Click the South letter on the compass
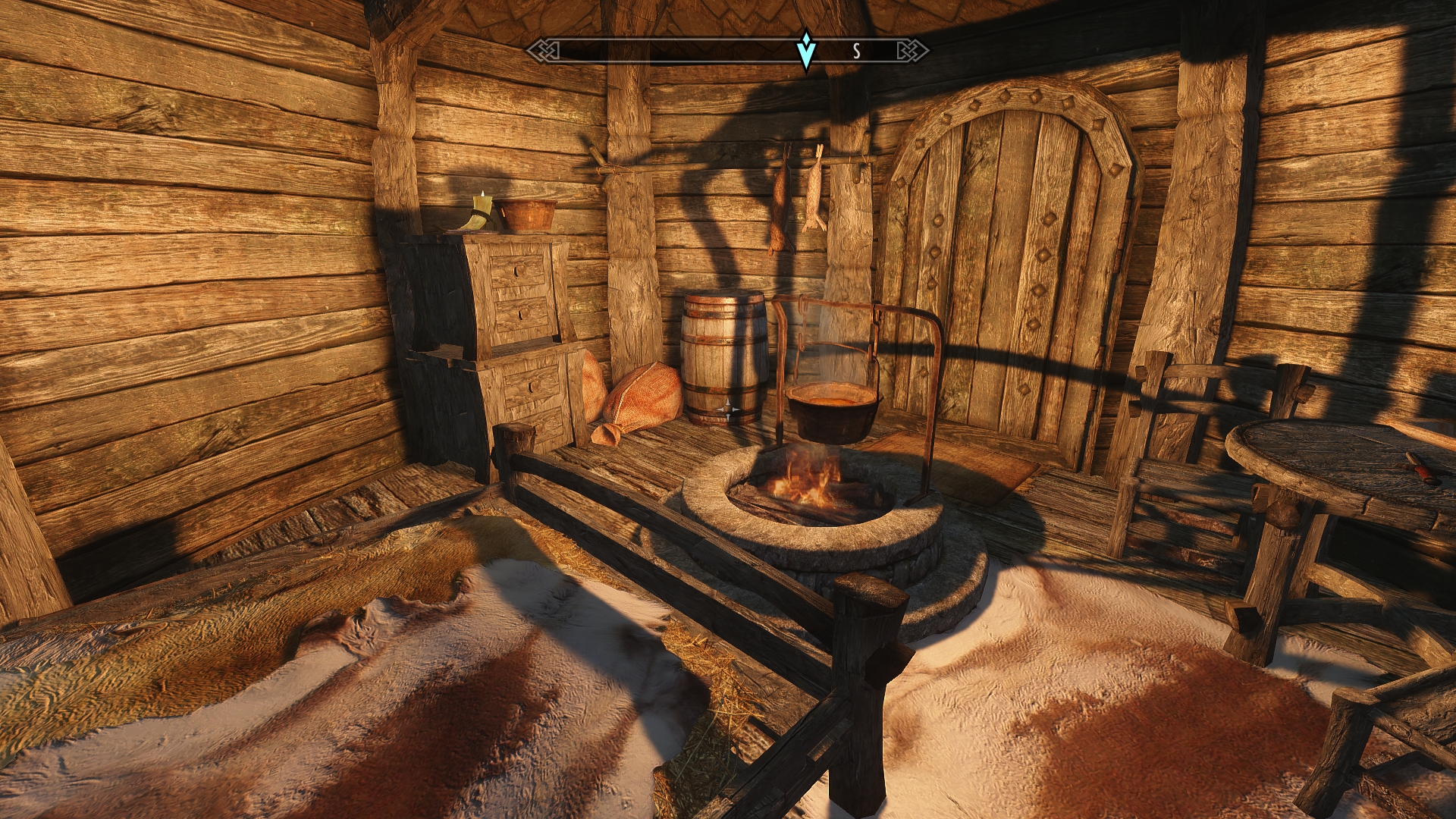 point(856,52)
